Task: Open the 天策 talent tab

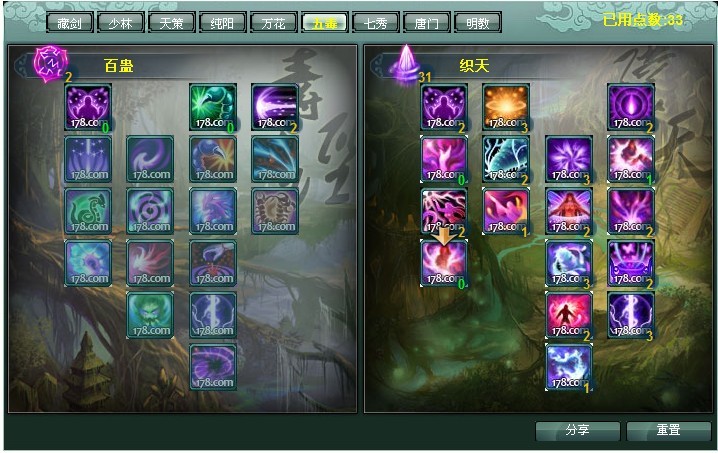Action: (x=171, y=22)
